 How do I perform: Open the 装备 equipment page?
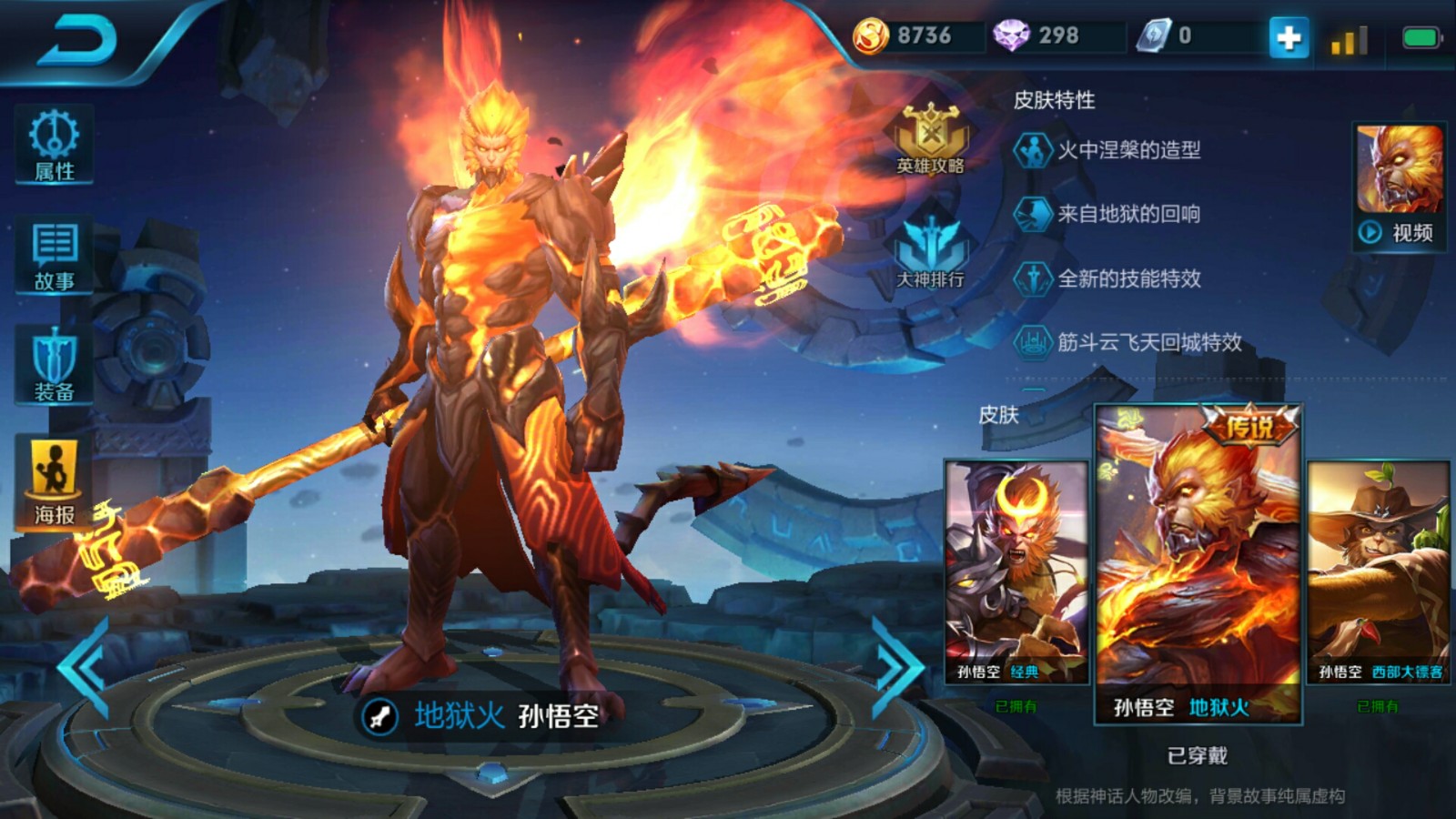(x=54, y=366)
